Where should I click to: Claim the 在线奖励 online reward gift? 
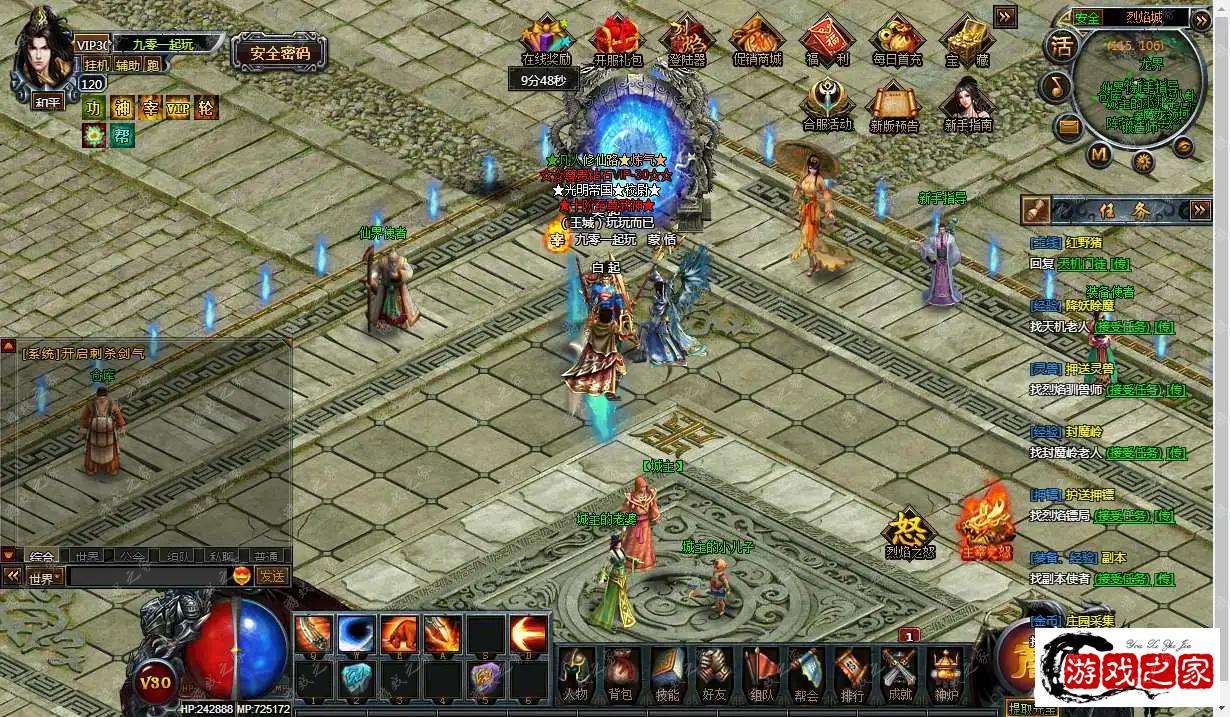546,40
